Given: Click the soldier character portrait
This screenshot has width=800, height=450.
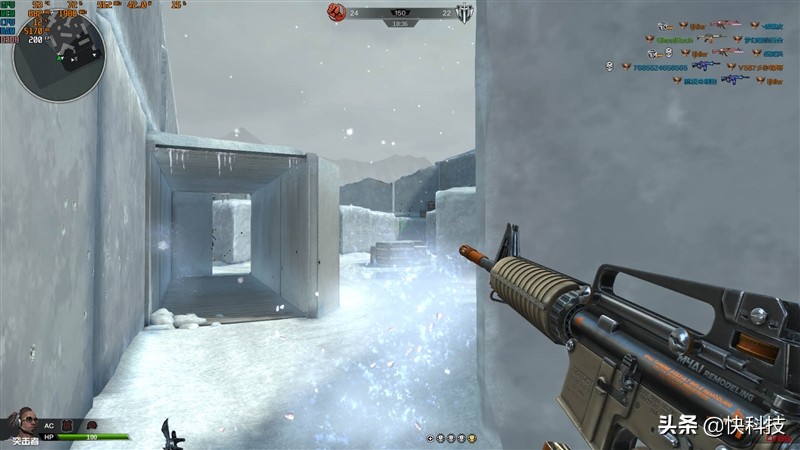Looking at the screenshot, I should (x=20, y=424).
